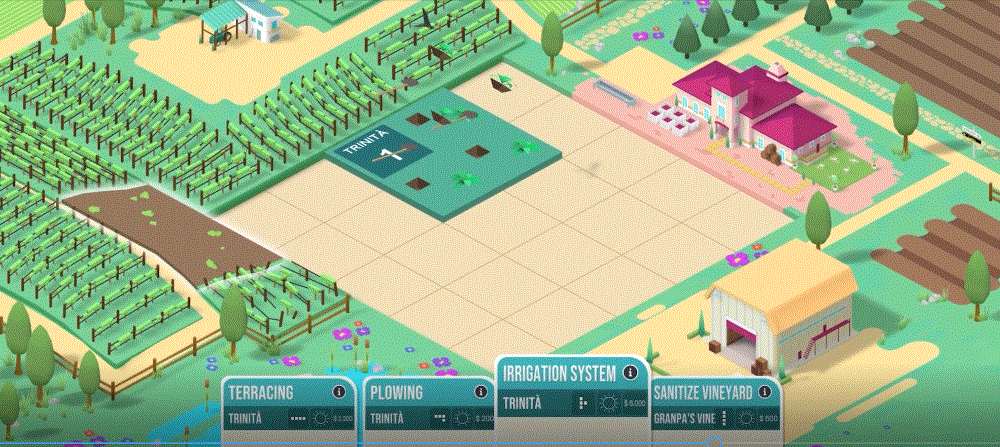Show info for the Terracing card
The width and height of the screenshot is (1000, 447).
pyautogui.click(x=338, y=392)
